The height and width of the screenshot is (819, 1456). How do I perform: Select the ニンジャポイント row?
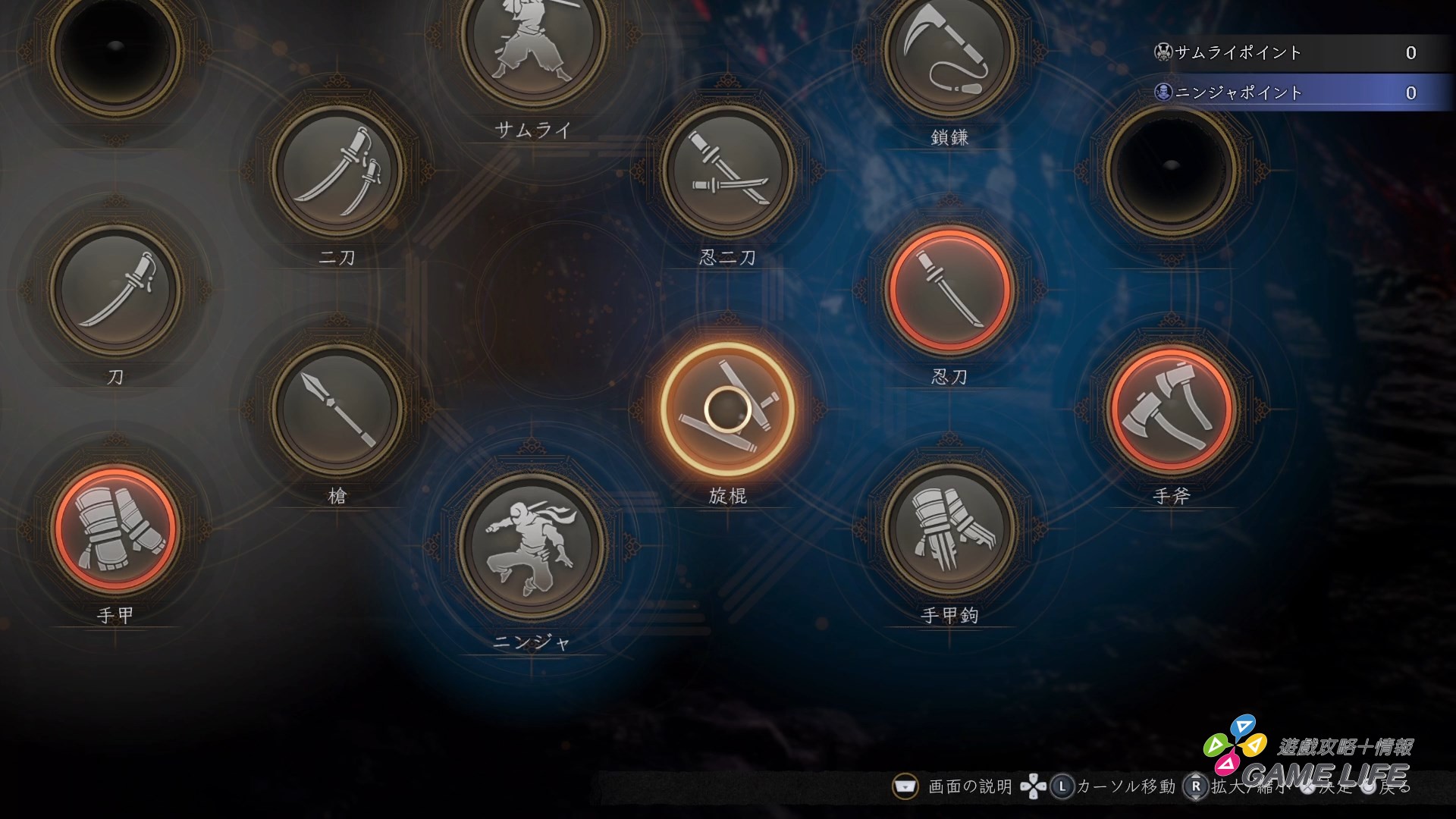coord(1289,93)
